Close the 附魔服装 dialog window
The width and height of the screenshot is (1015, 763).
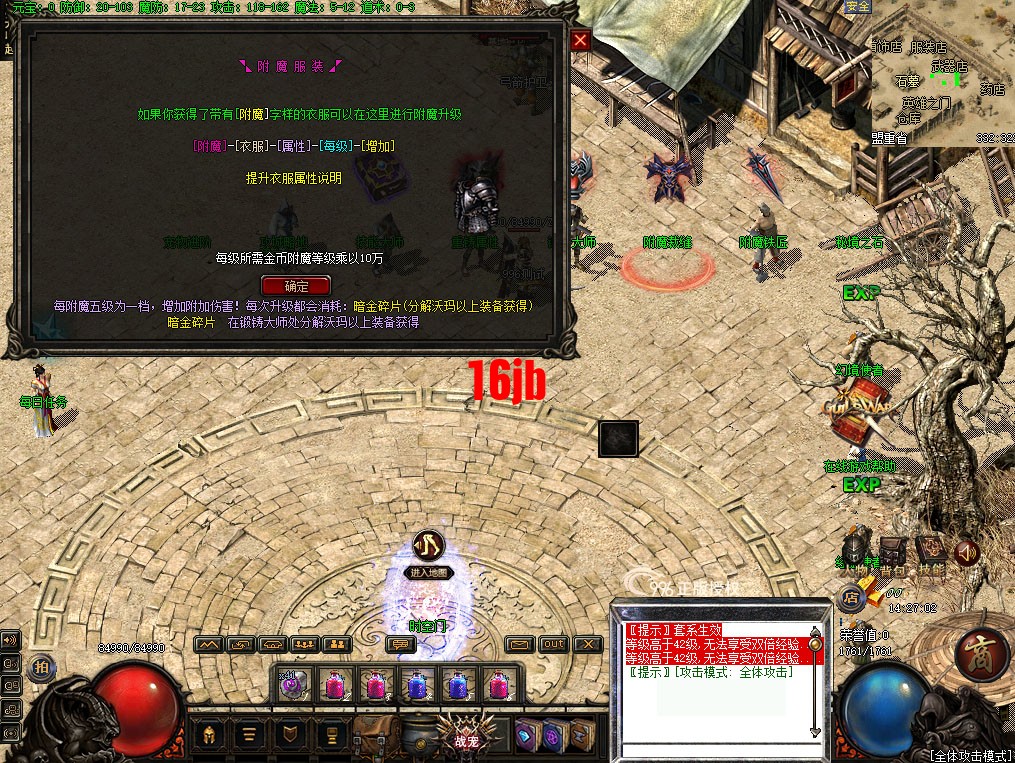pos(580,40)
